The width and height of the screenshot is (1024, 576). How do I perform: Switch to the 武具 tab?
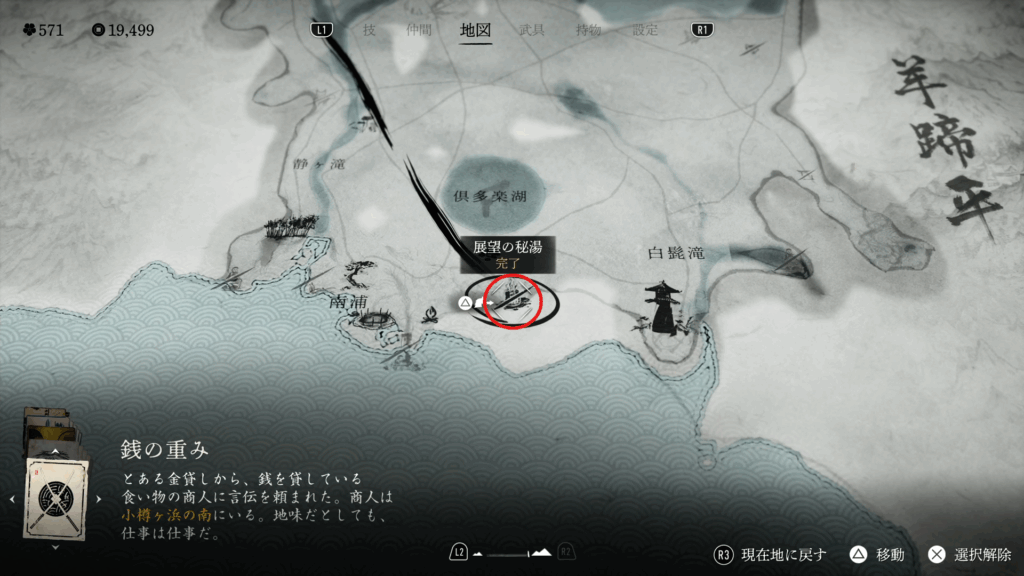(532, 30)
